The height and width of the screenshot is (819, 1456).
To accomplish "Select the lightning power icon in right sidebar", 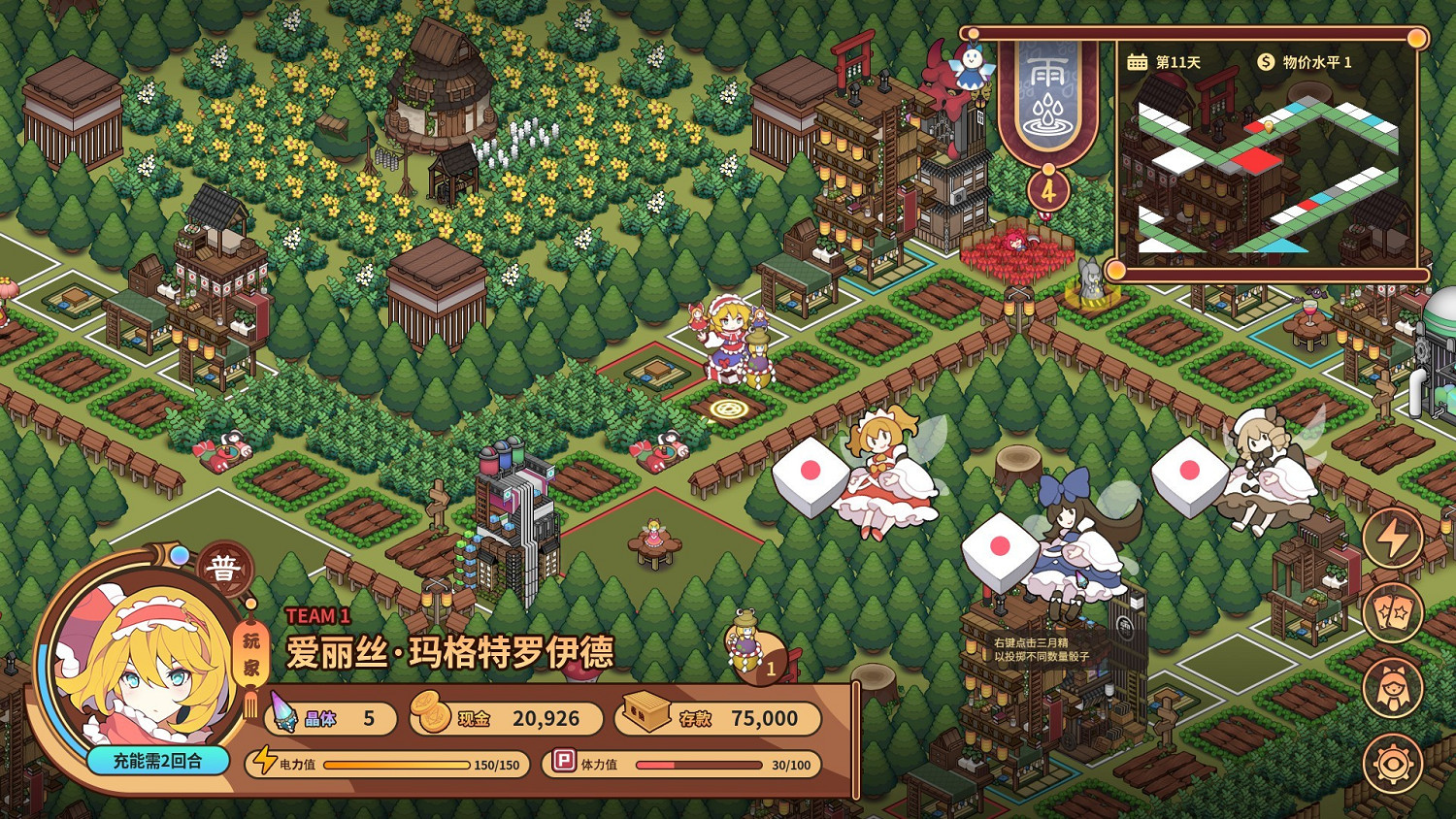I will pyautogui.click(x=1394, y=537).
